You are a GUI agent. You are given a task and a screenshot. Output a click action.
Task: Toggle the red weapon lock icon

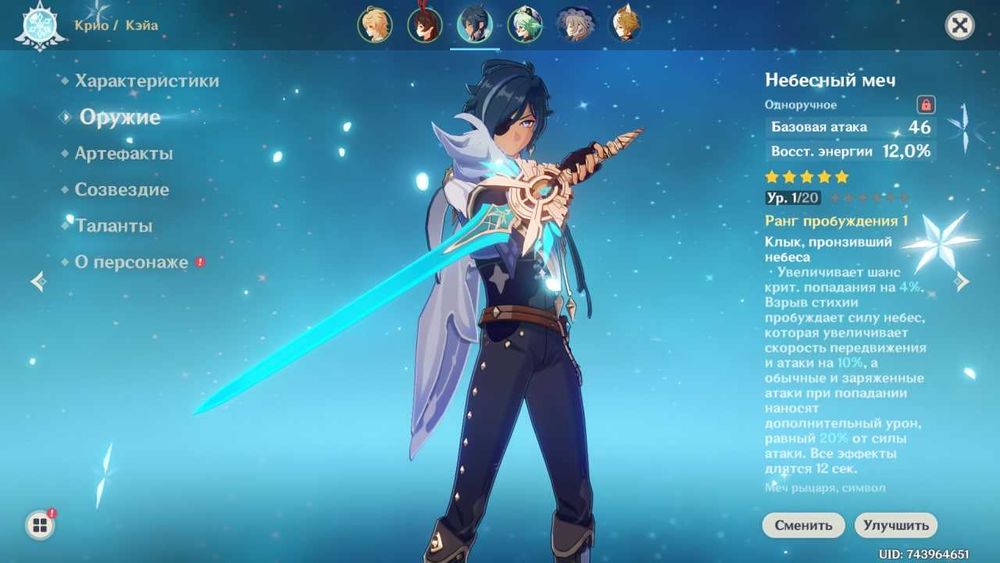click(x=926, y=104)
